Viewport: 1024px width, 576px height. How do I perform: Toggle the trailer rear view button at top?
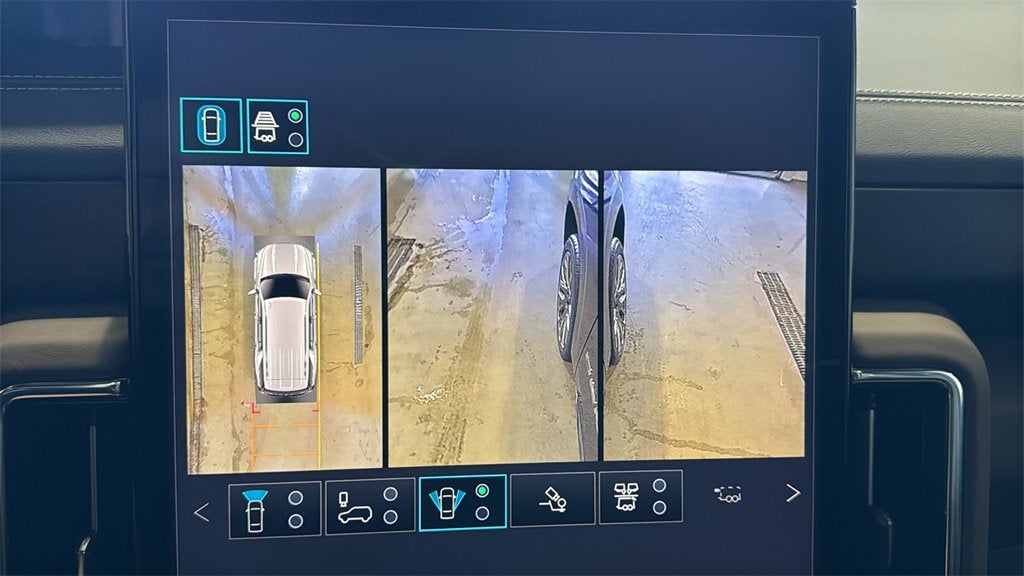click(x=277, y=127)
